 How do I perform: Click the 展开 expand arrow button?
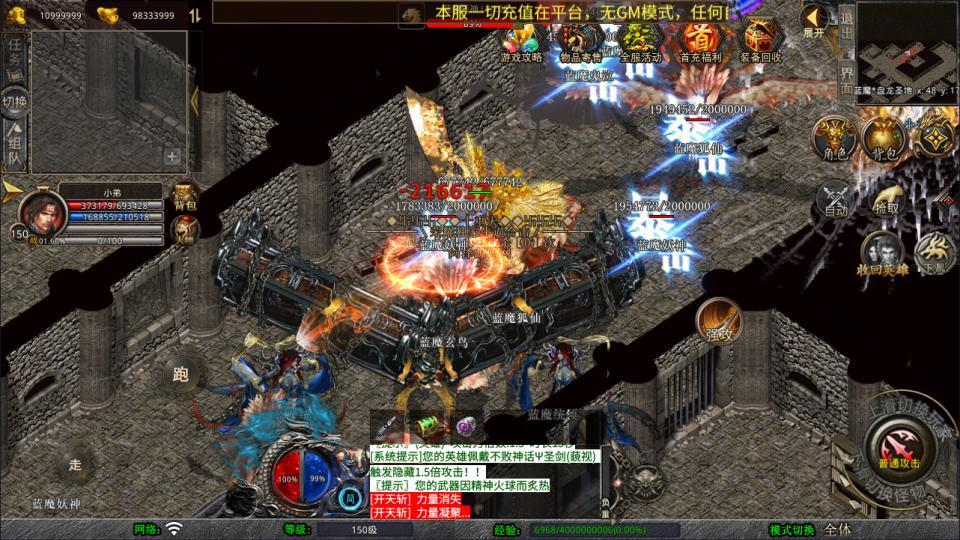coord(814,19)
